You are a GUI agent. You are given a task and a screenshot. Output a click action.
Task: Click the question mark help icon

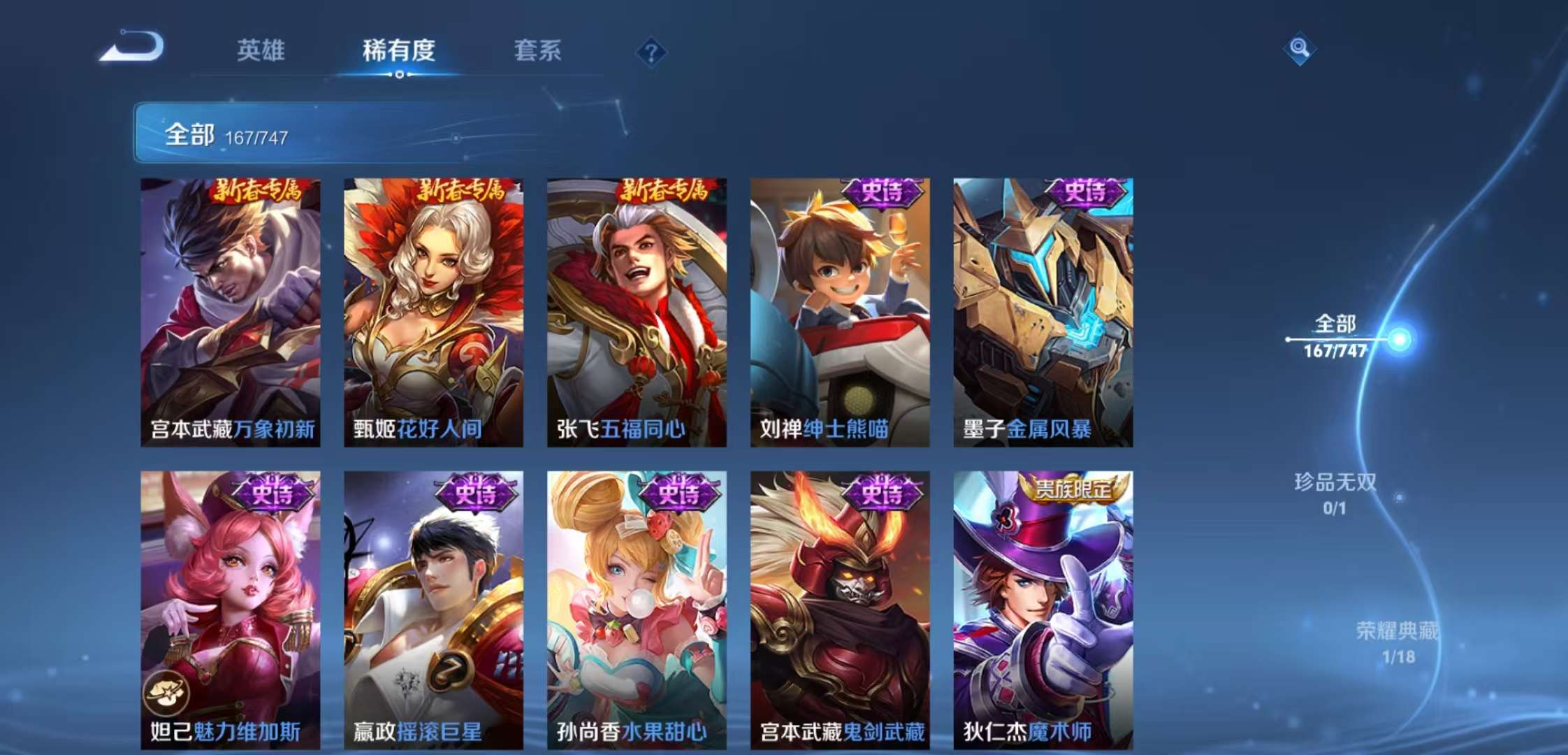pyautogui.click(x=650, y=50)
